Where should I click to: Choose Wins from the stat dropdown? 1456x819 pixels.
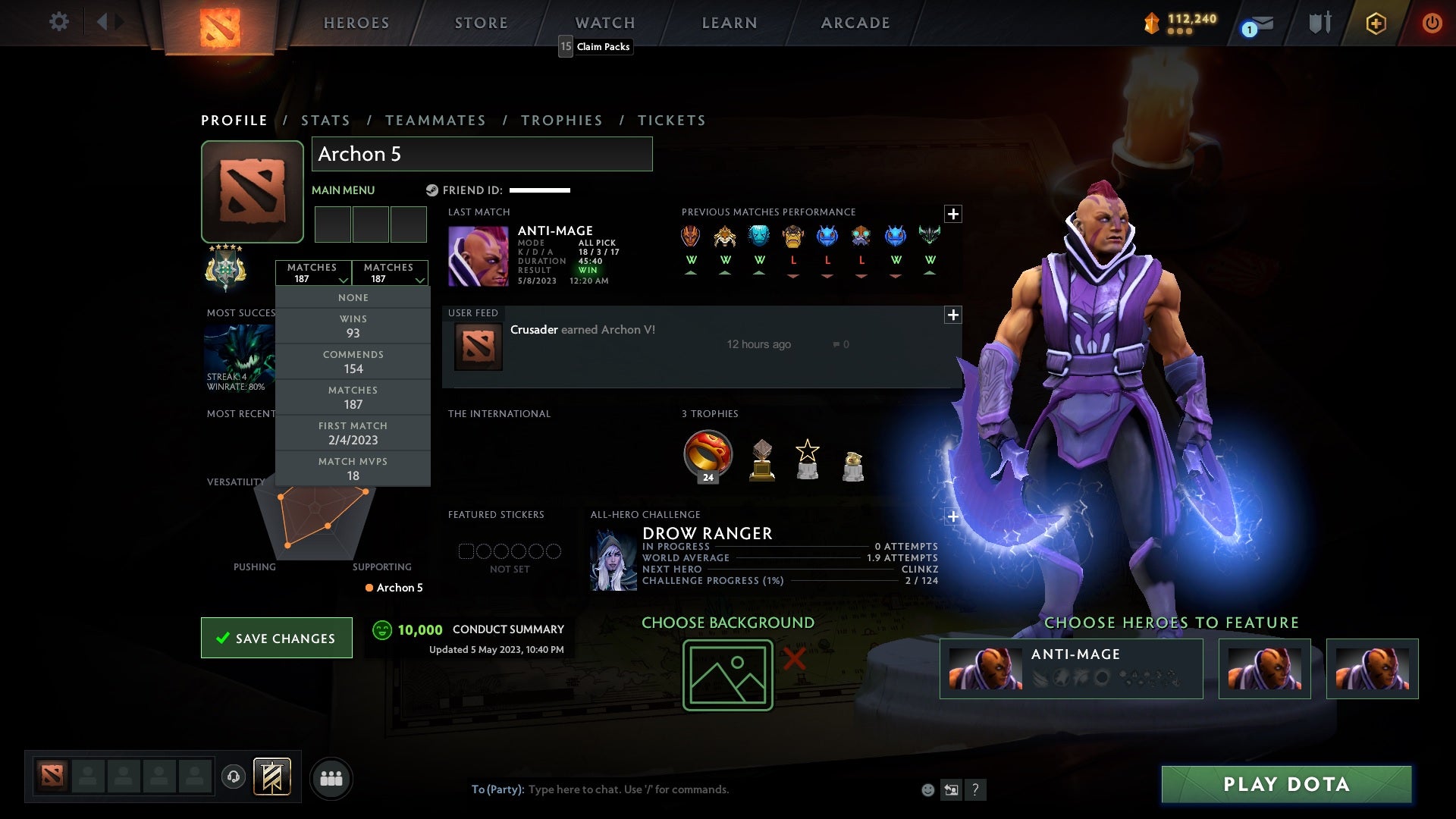pos(353,326)
